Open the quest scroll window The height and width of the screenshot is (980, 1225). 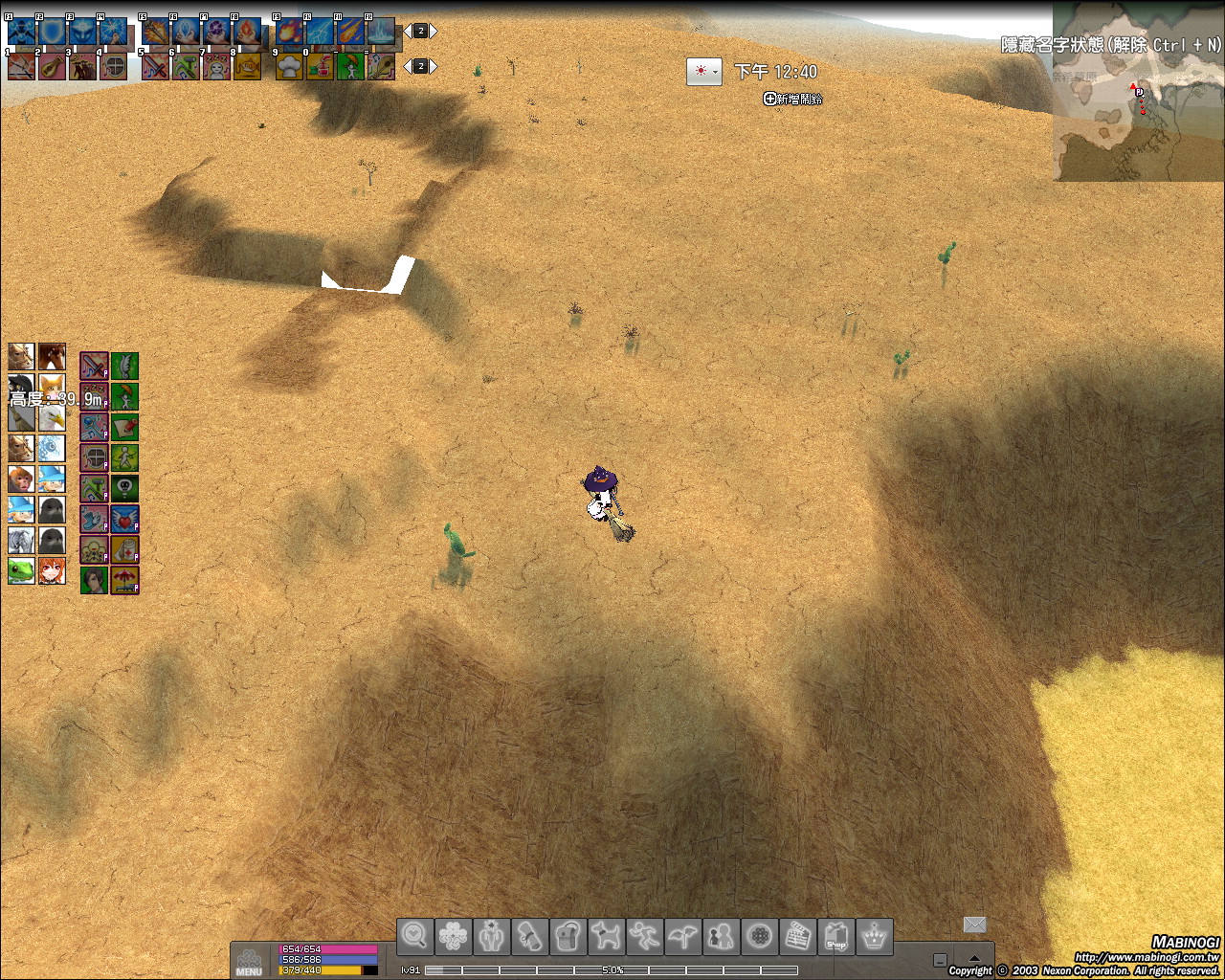(530, 937)
